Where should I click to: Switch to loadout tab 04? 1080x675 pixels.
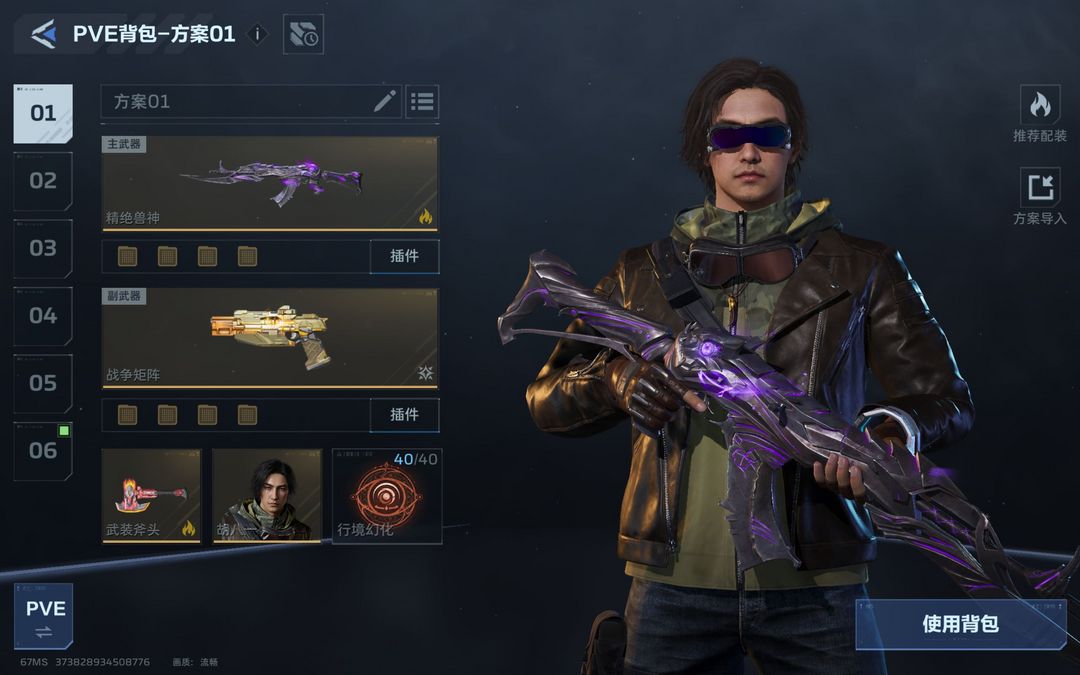tap(43, 316)
